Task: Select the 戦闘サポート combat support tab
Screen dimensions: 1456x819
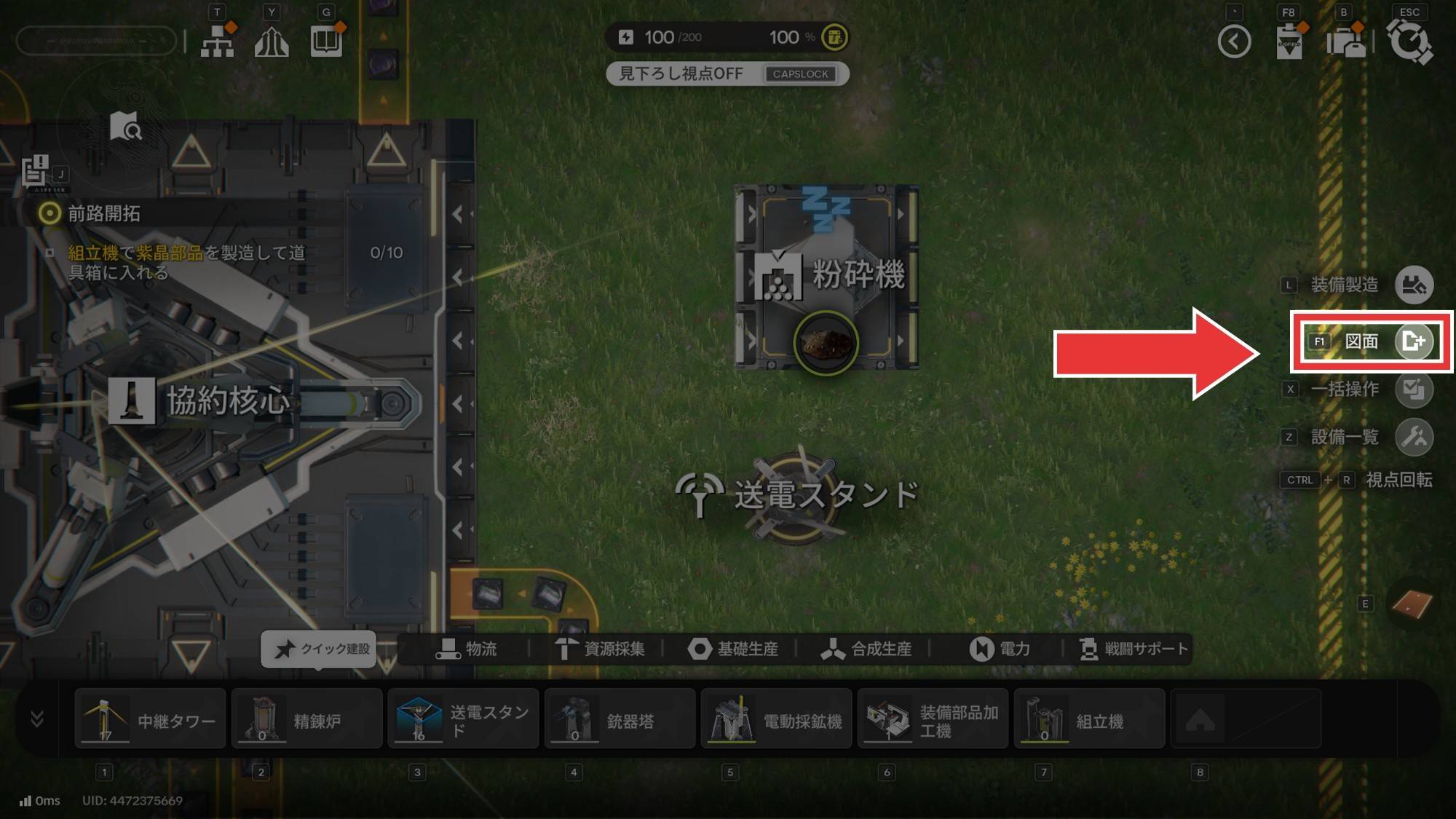Action: pyautogui.click(x=1133, y=649)
